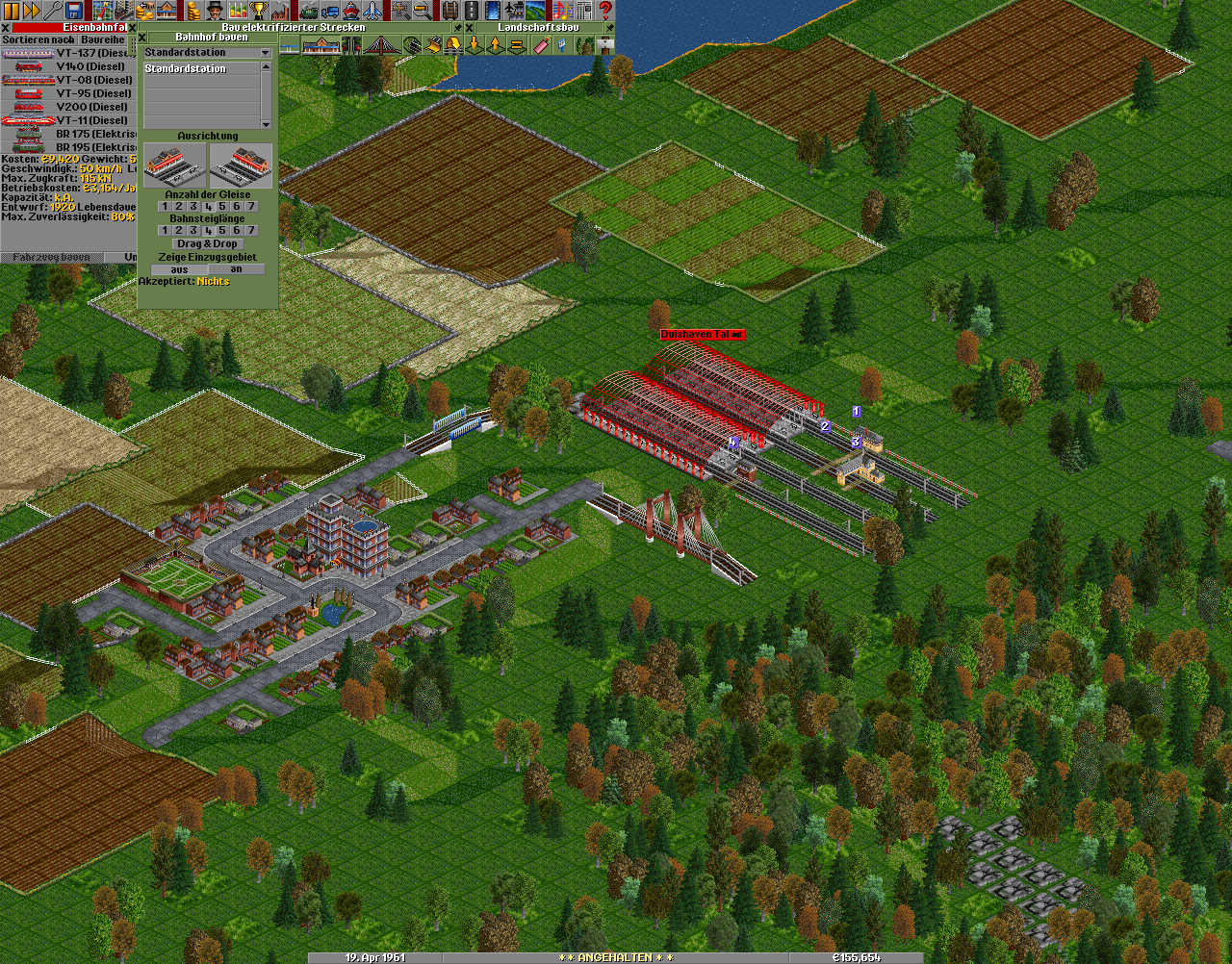The width and height of the screenshot is (1232, 964).
Task: Open the company finances coin stack menu
Action: click(x=194, y=11)
